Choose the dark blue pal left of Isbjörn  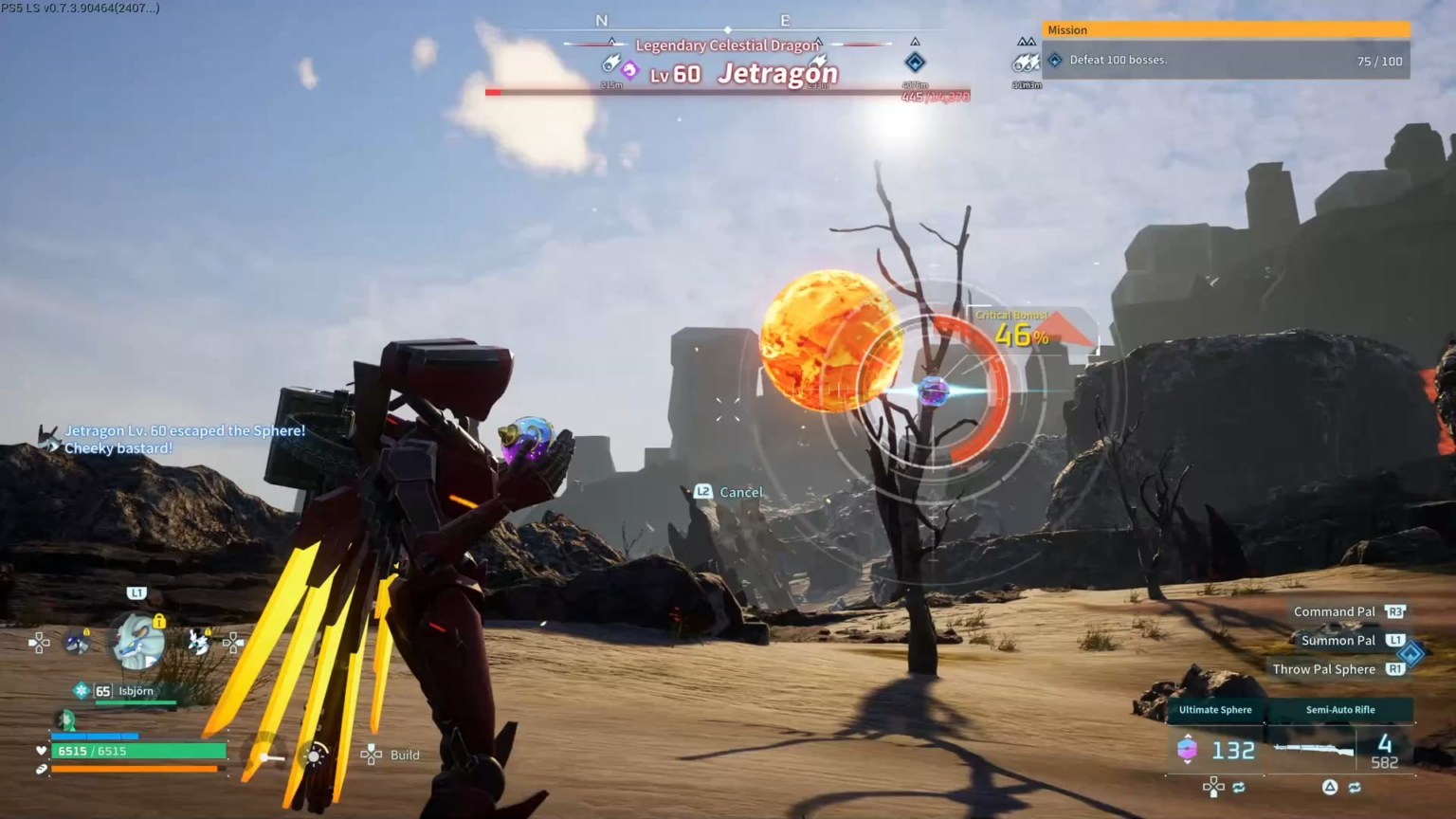[77, 643]
